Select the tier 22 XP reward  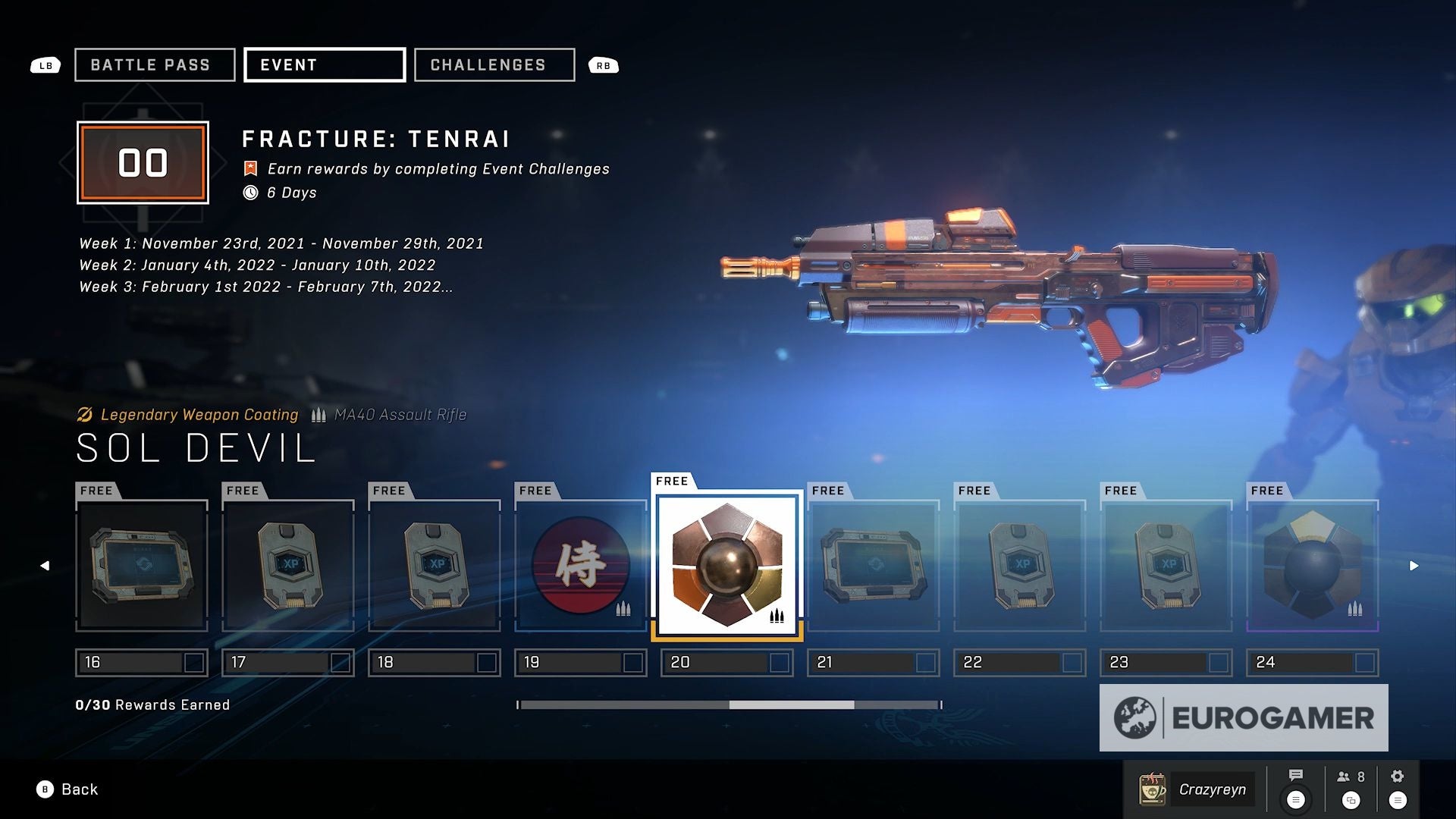(1020, 566)
